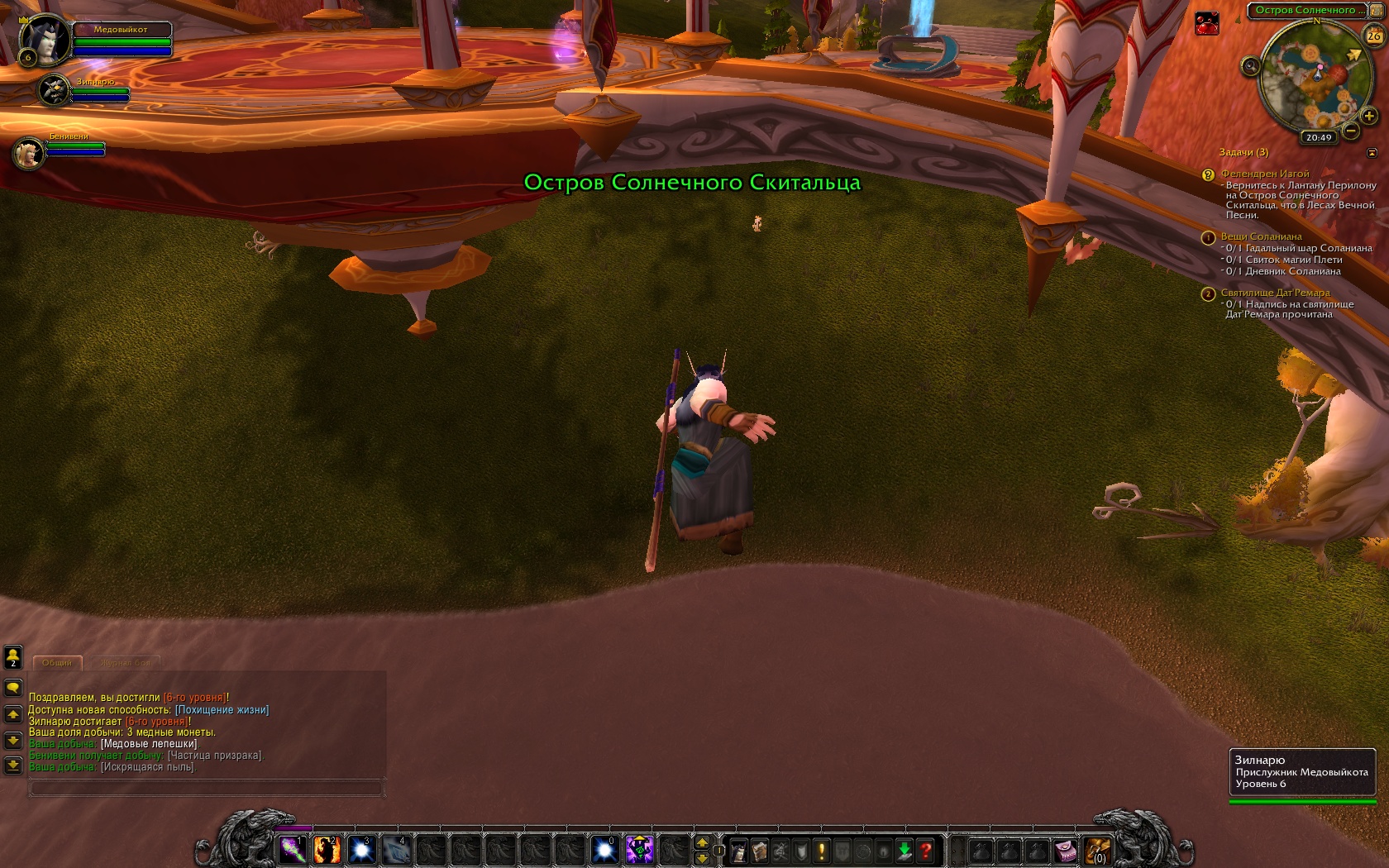Open the calendar showing day 26
Image resolution: width=1389 pixels, height=868 pixels.
[x=1373, y=36]
